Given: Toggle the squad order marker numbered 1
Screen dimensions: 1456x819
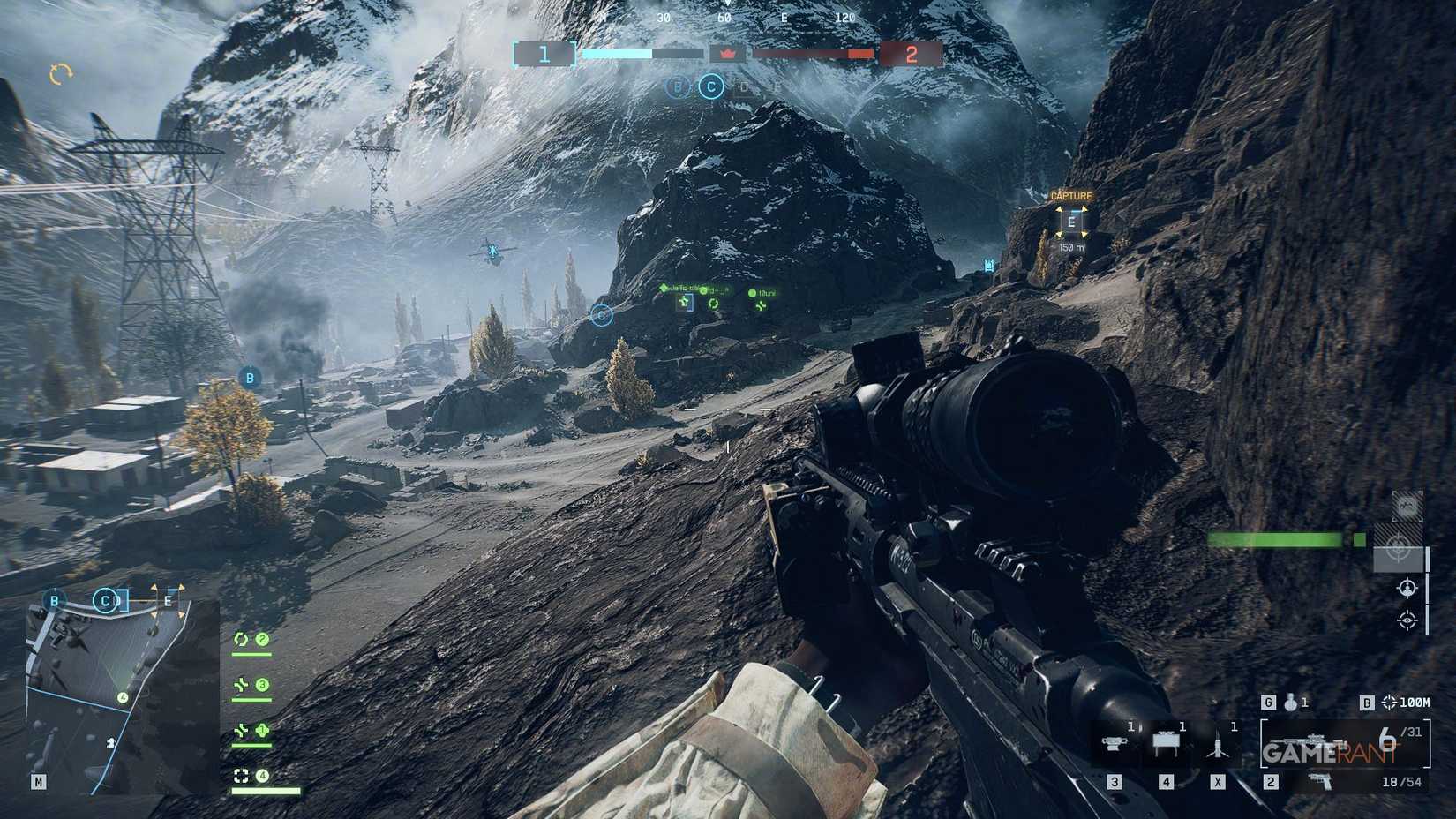Looking at the screenshot, I should [x=262, y=730].
